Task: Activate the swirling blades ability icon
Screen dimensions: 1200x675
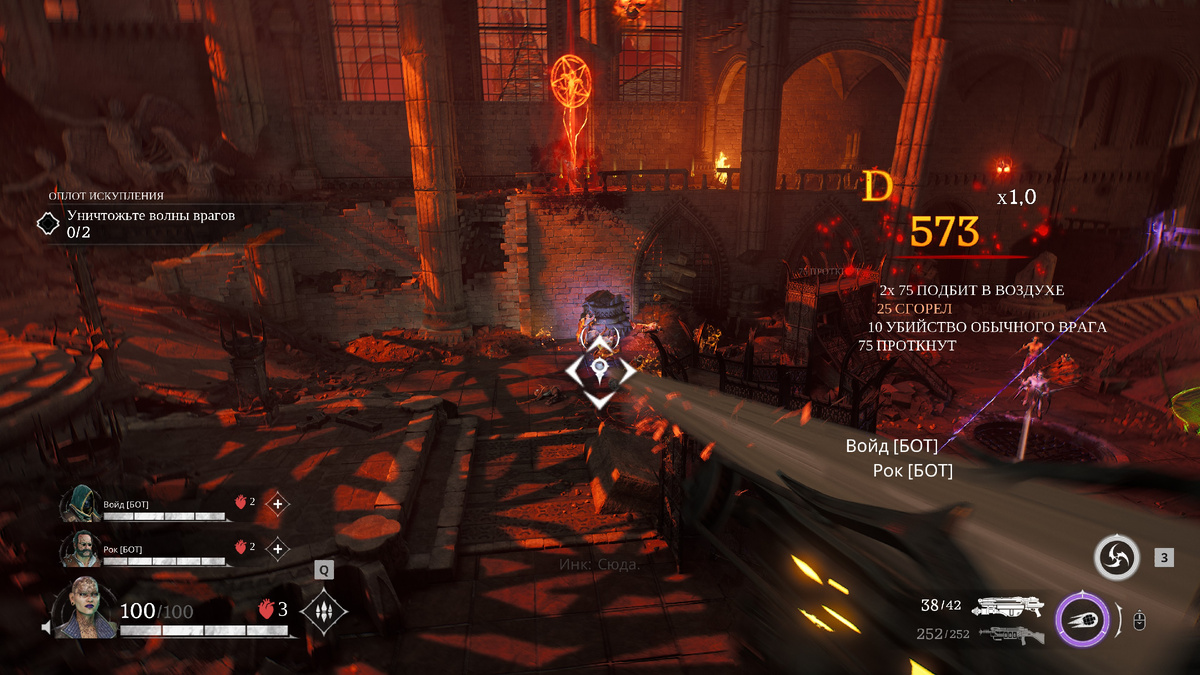Action: [1115, 557]
